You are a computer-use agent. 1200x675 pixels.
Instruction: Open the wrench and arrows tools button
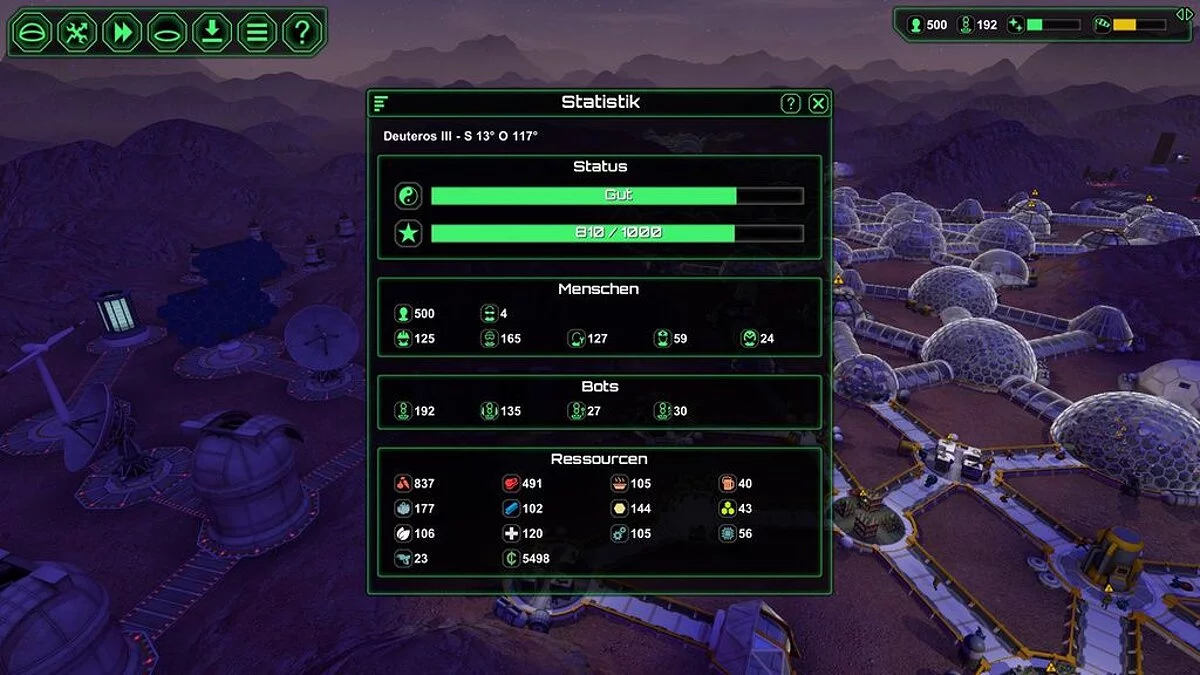coord(77,33)
